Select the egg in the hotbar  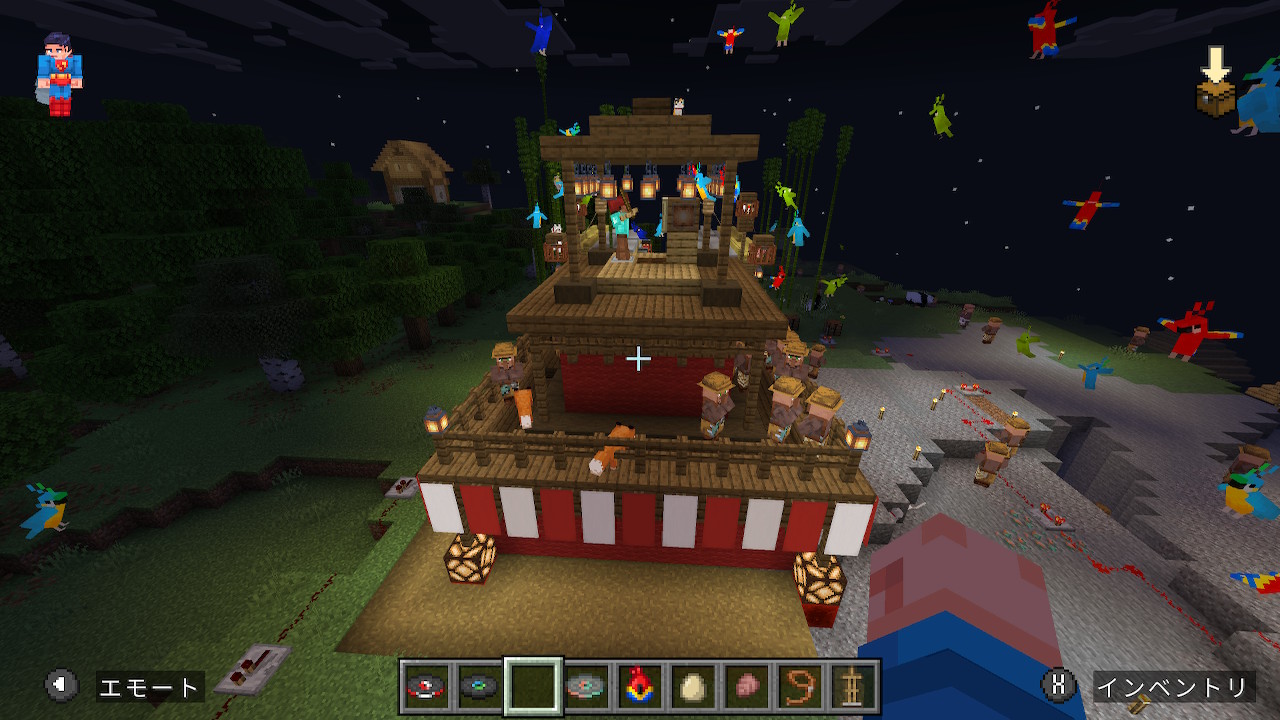[692, 687]
